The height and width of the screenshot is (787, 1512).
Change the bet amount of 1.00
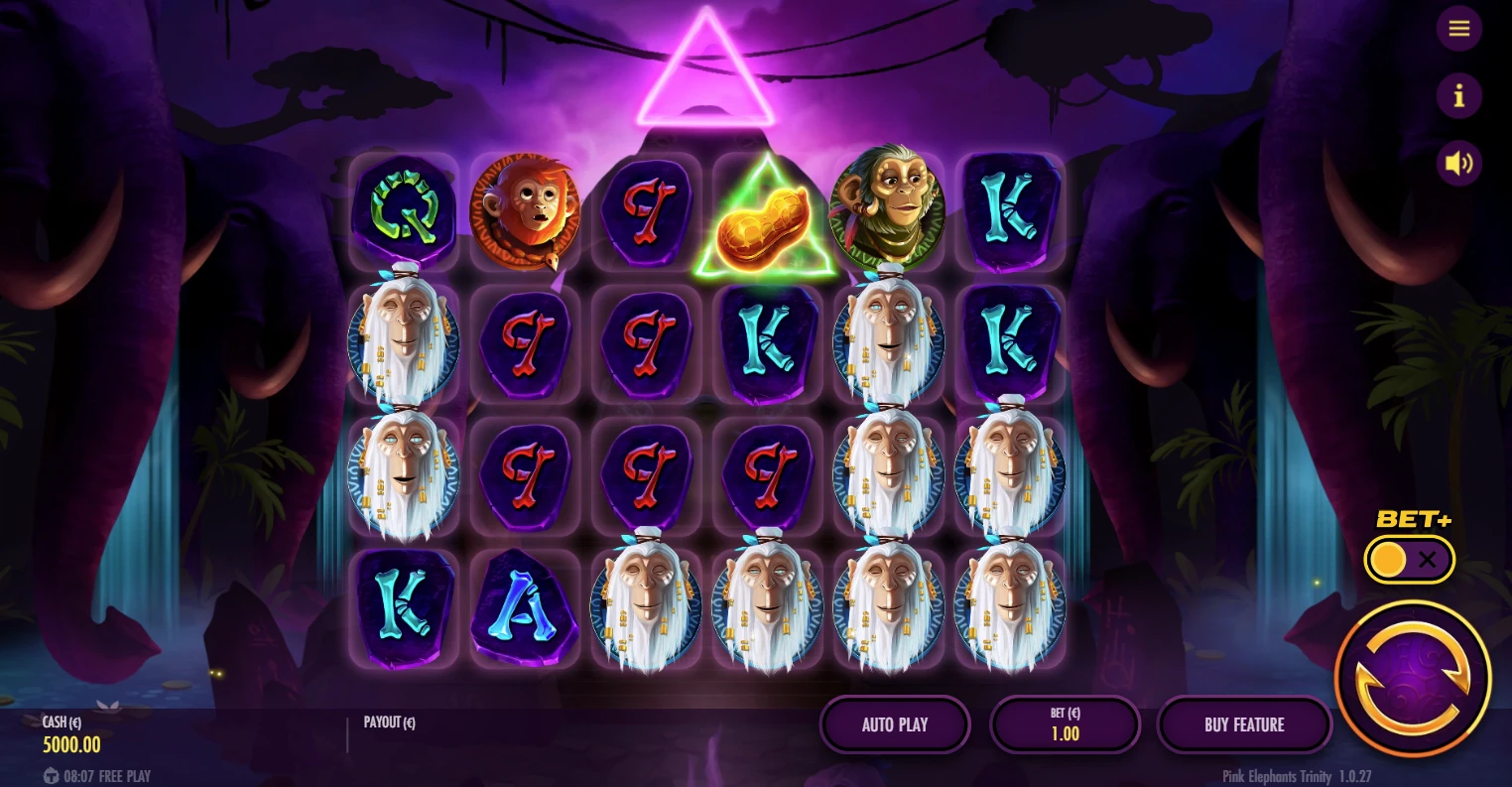tap(1065, 724)
